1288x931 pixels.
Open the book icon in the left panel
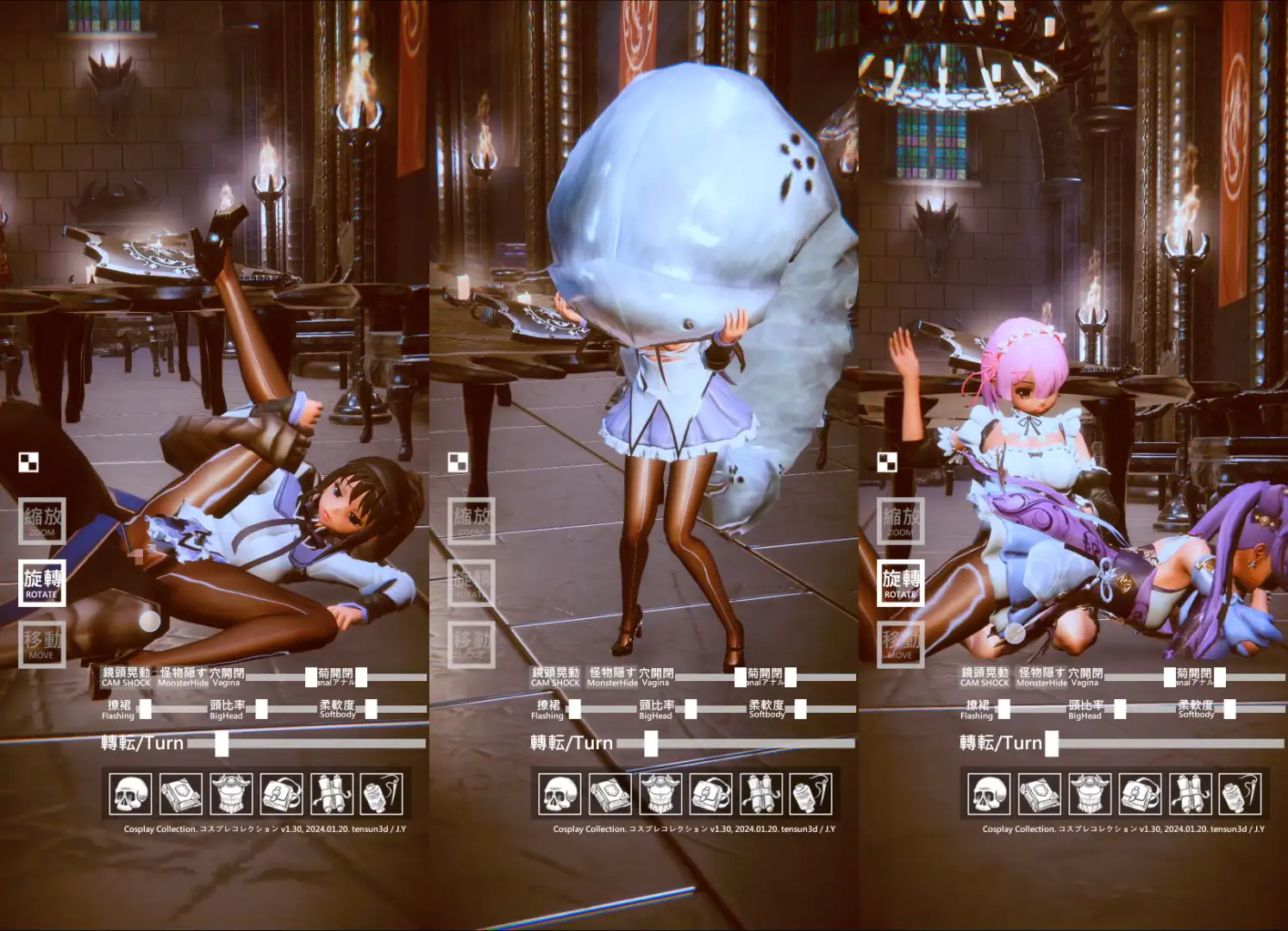[x=181, y=794]
